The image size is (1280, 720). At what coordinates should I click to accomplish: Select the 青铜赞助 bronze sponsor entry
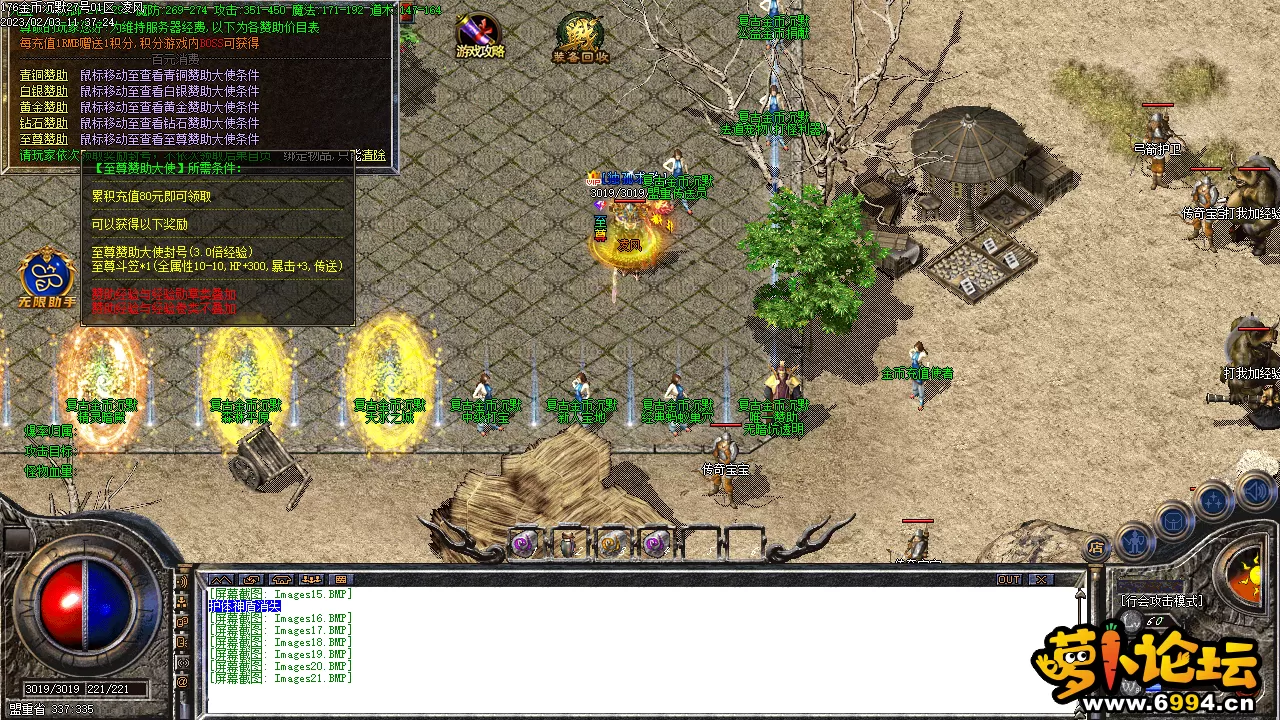(44, 75)
